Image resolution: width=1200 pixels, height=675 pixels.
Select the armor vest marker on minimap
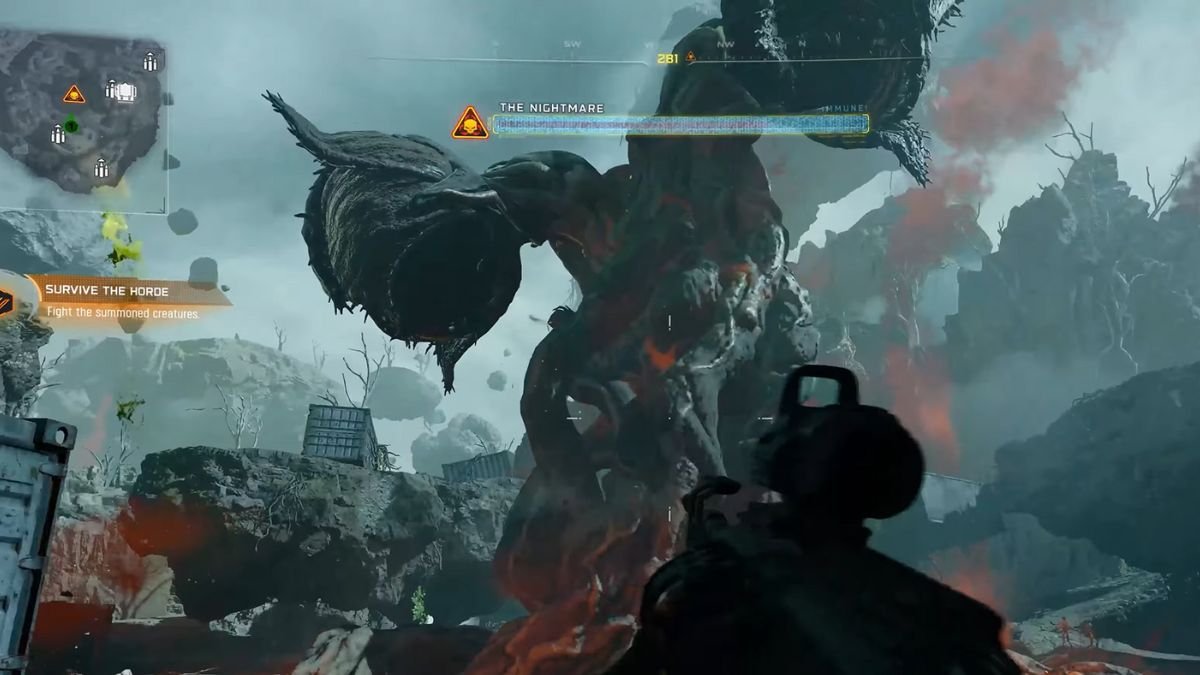click(125, 92)
